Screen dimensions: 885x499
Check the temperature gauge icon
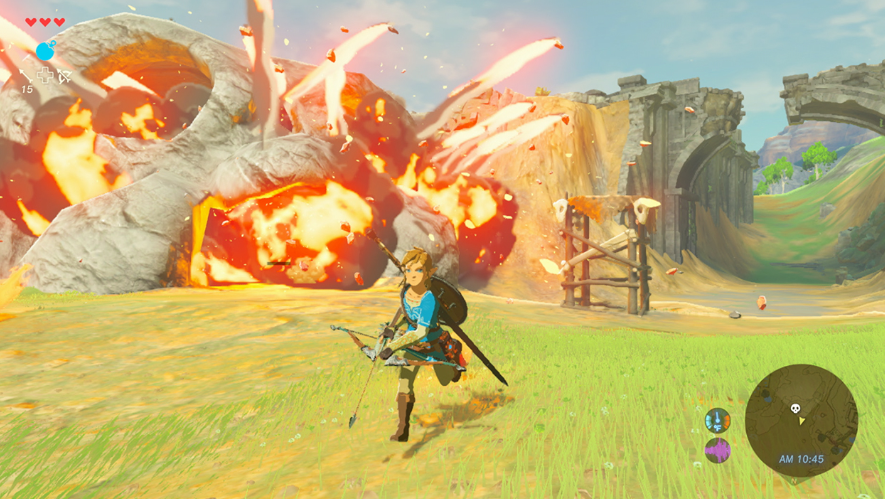(717, 420)
